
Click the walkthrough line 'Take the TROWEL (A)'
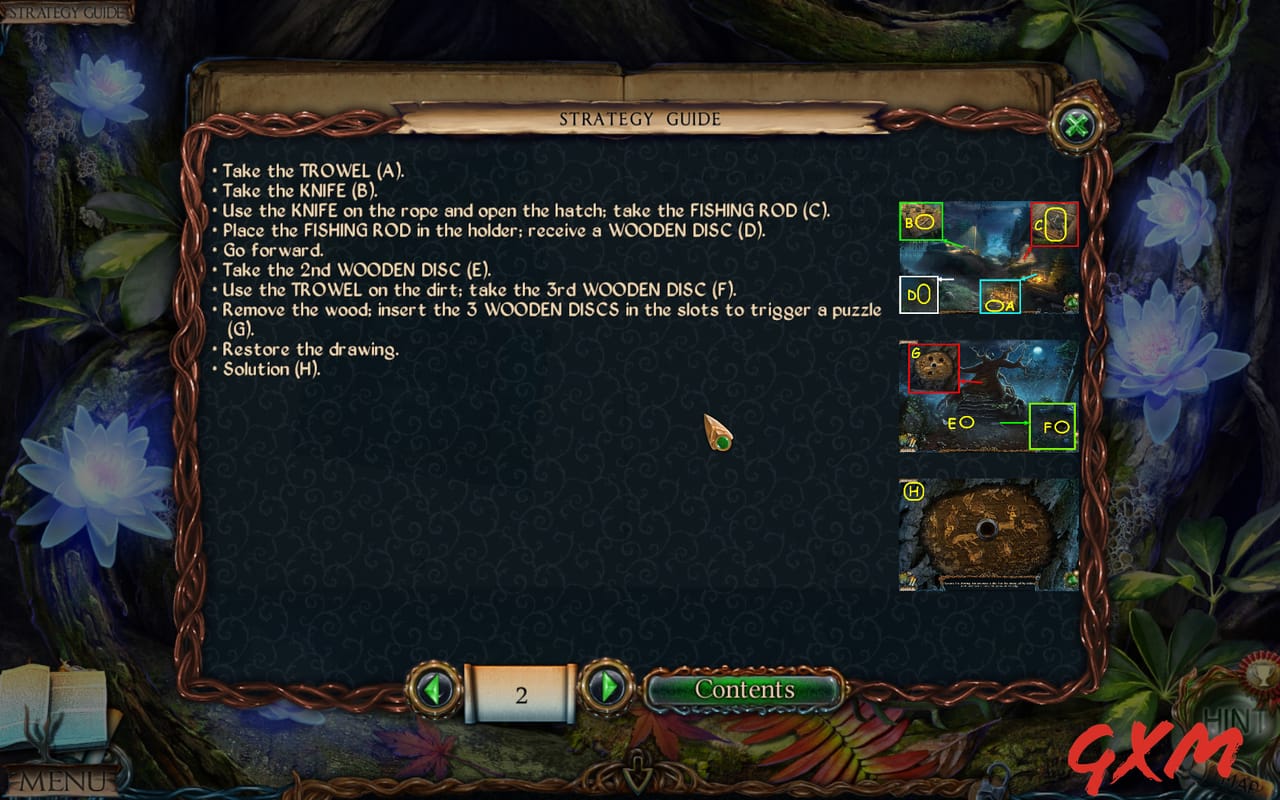tap(310, 171)
